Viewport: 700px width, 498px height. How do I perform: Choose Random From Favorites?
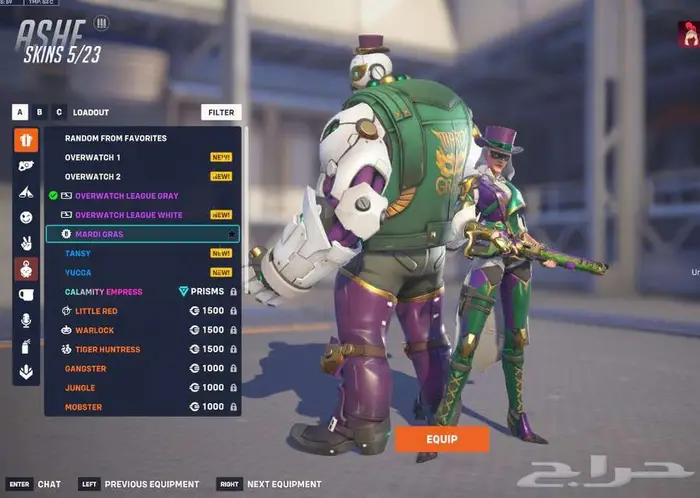[x=116, y=138]
